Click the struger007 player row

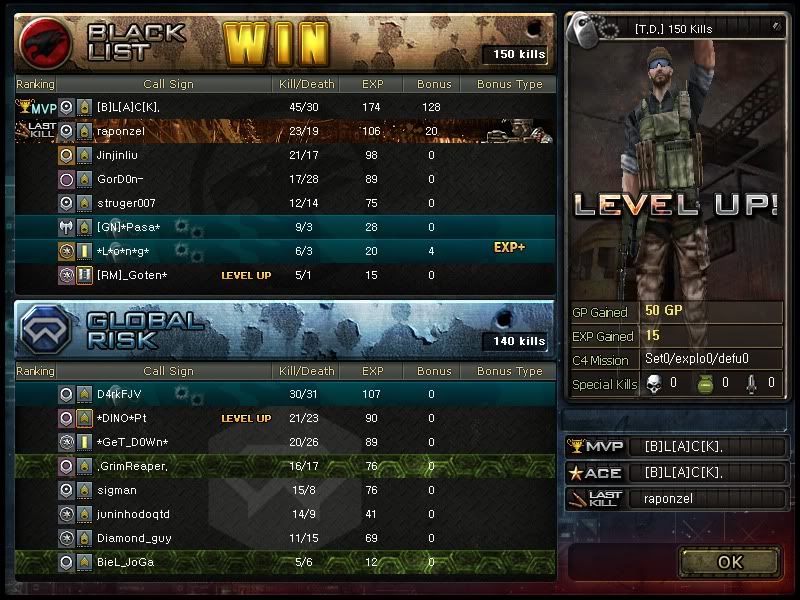point(285,203)
